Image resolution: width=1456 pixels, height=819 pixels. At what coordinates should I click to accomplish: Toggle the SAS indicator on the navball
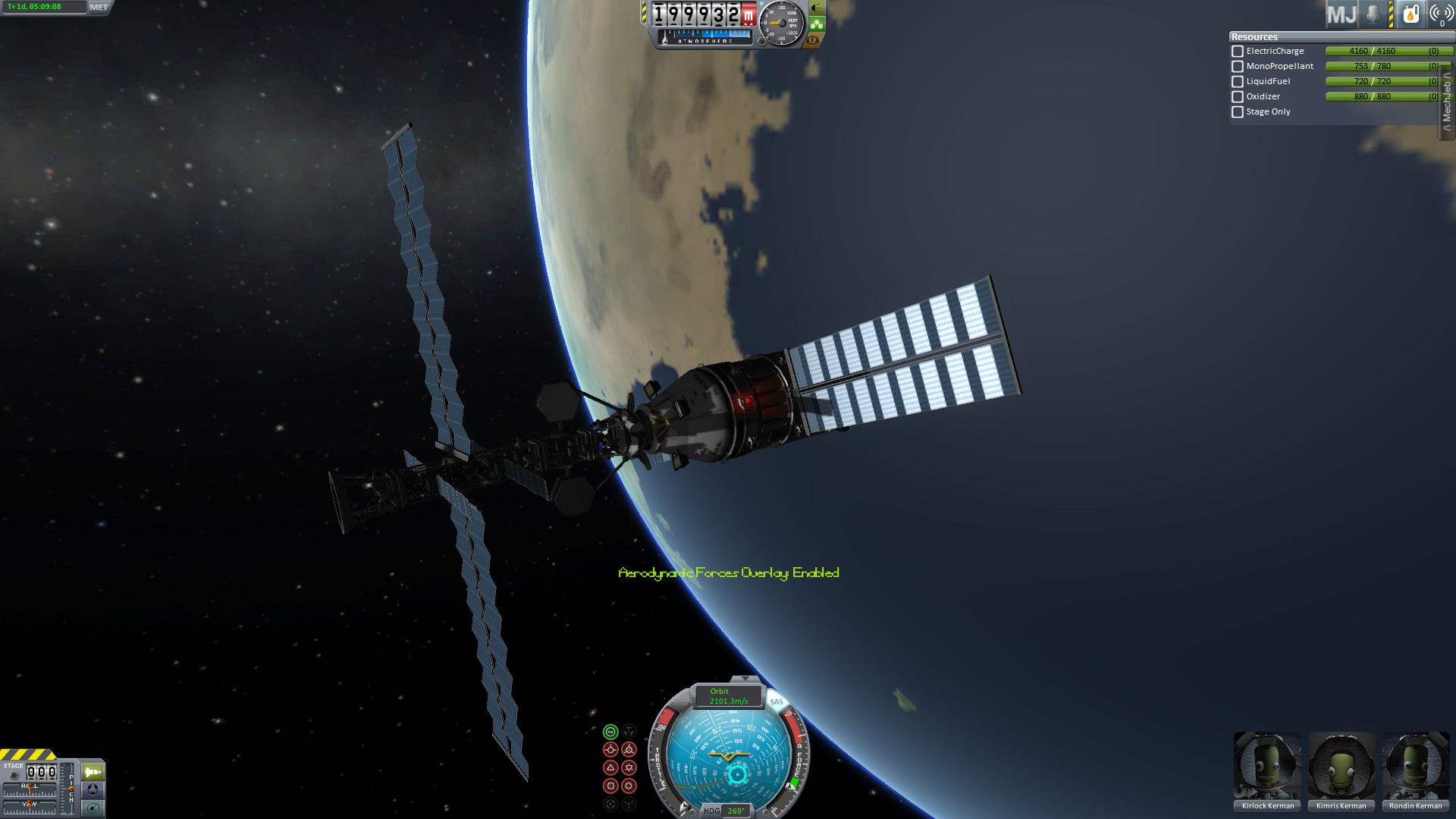tap(777, 701)
